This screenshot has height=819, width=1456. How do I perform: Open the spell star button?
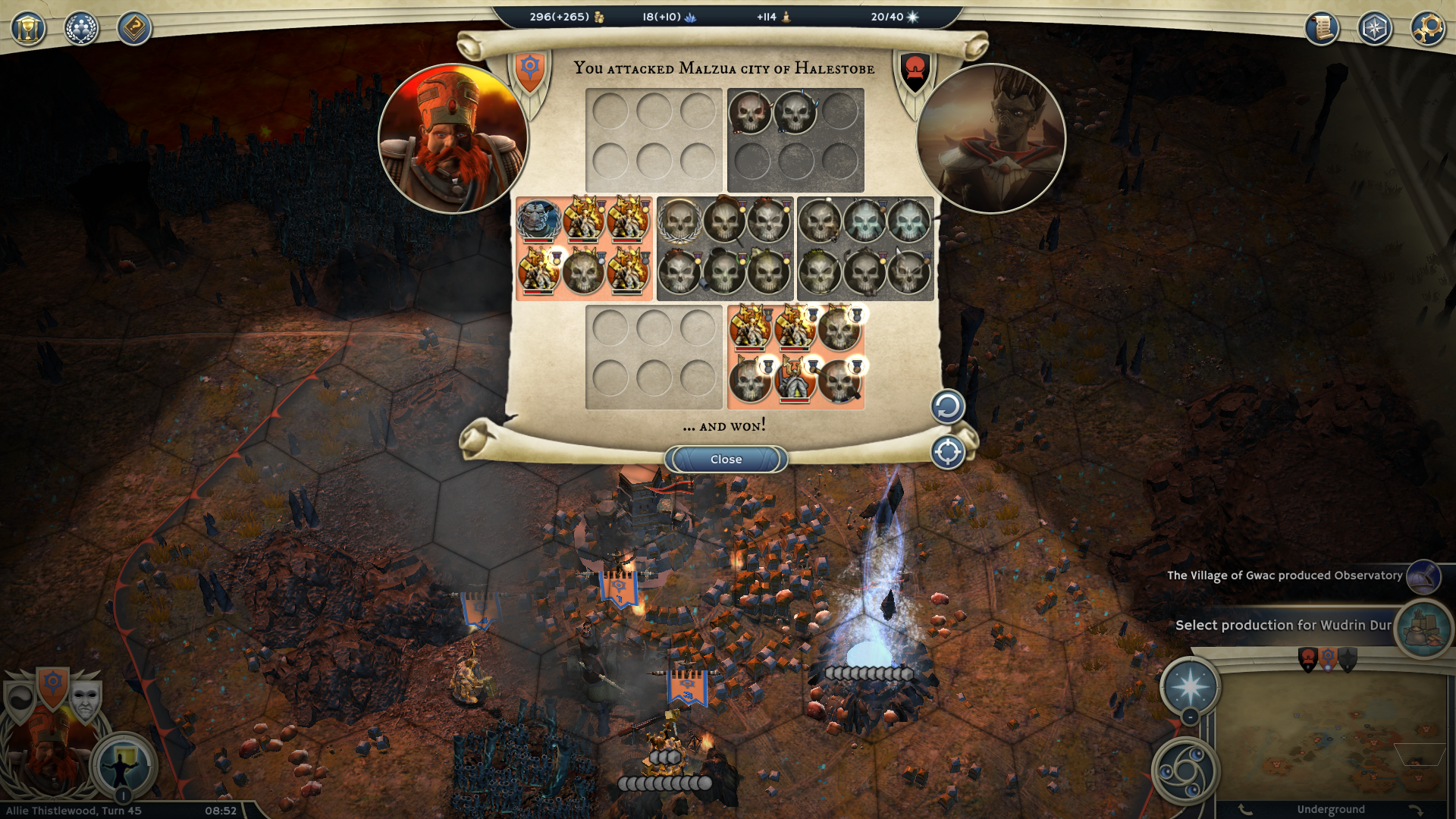(1190, 686)
